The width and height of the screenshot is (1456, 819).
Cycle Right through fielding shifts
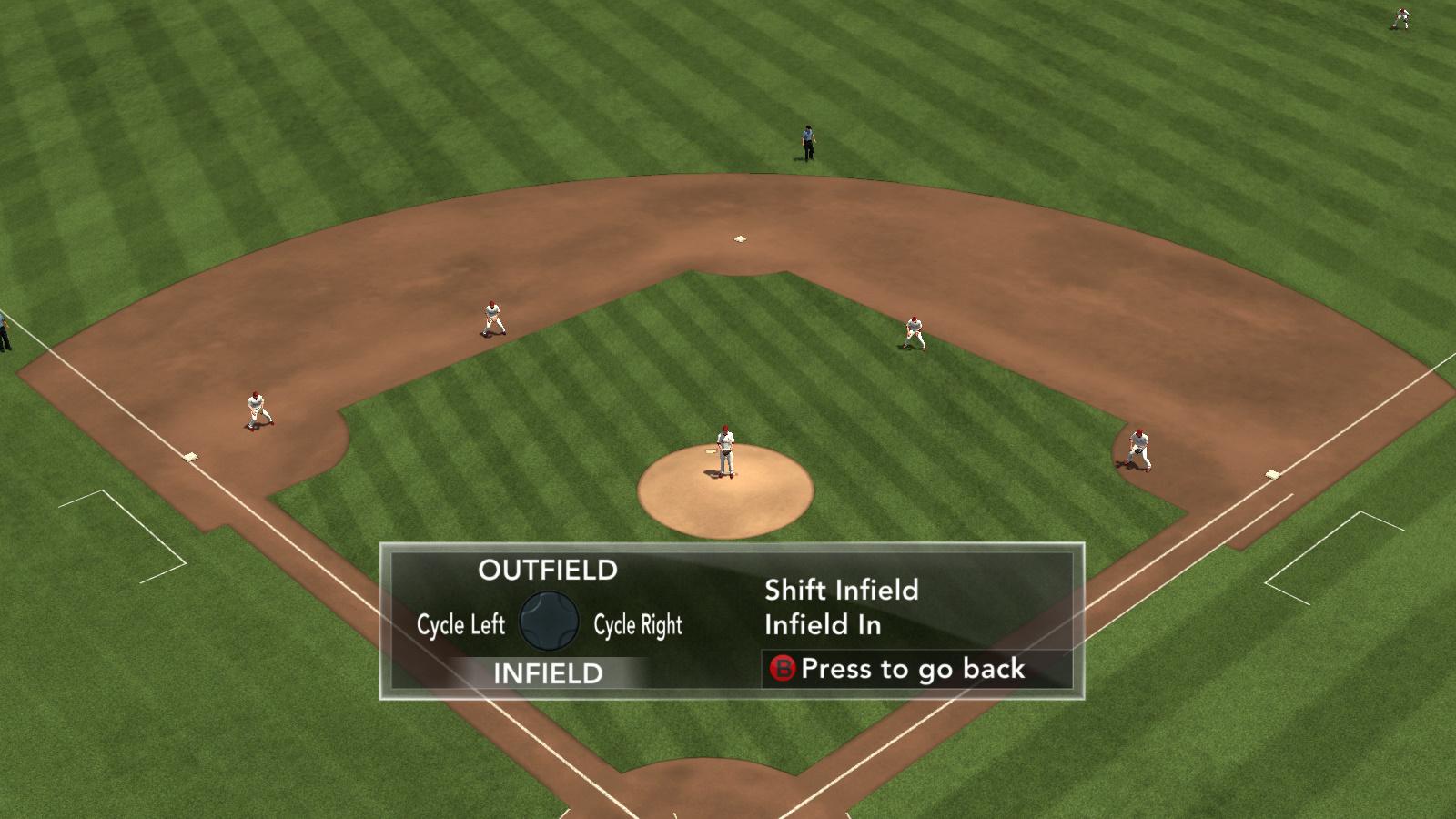637,624
